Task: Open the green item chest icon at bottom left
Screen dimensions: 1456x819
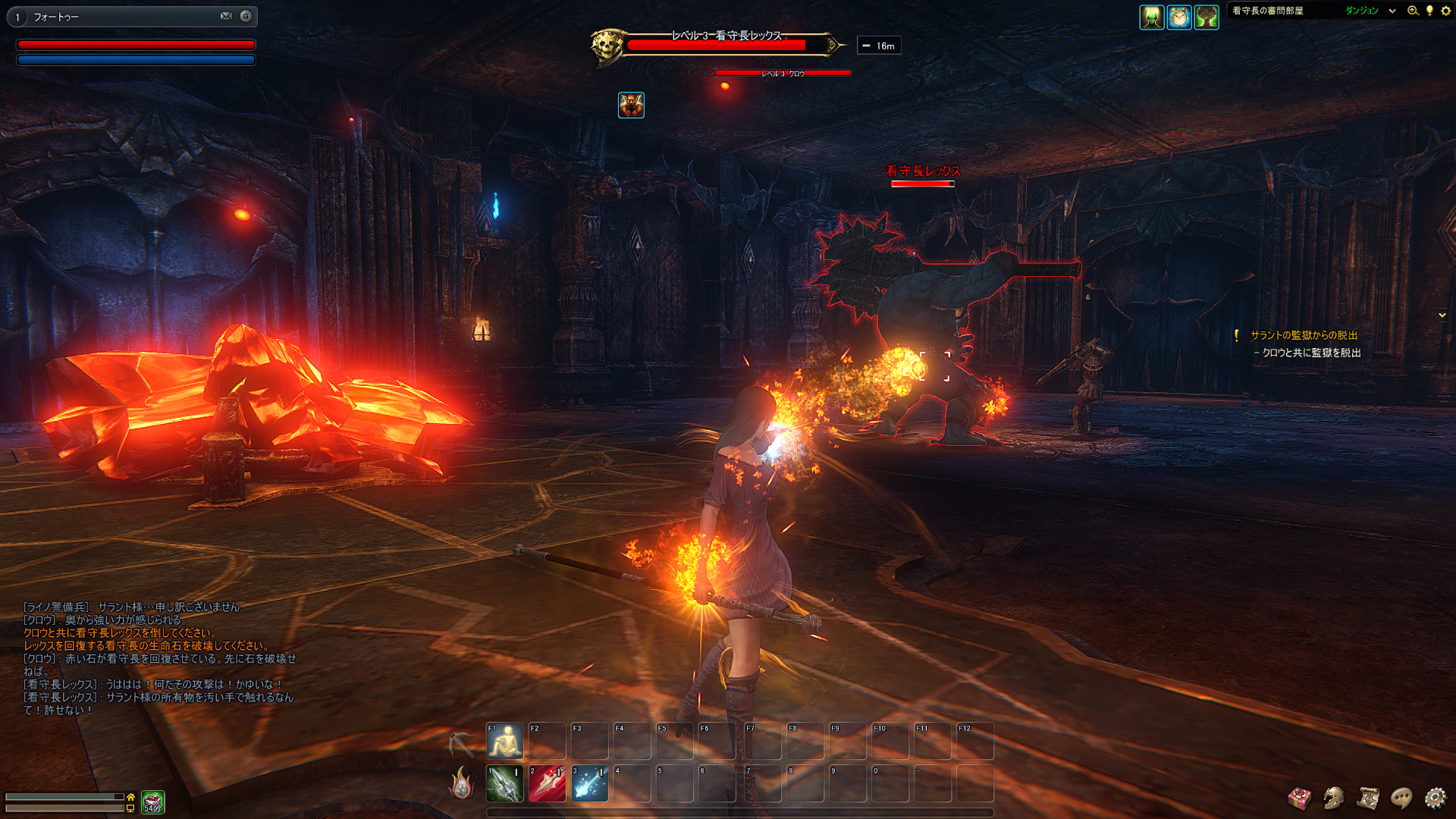Action: (x=153, y=802)
